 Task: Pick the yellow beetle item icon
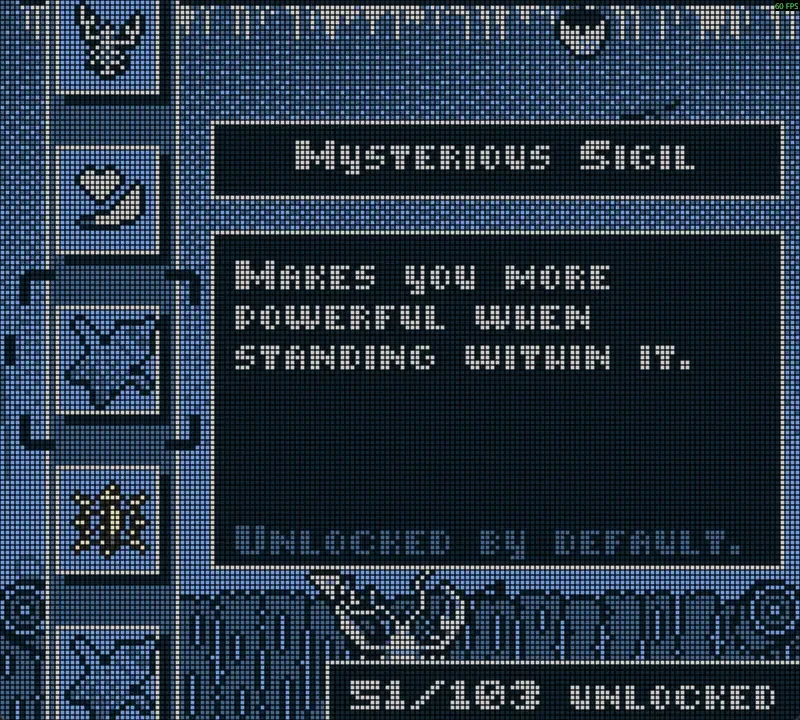109,520
